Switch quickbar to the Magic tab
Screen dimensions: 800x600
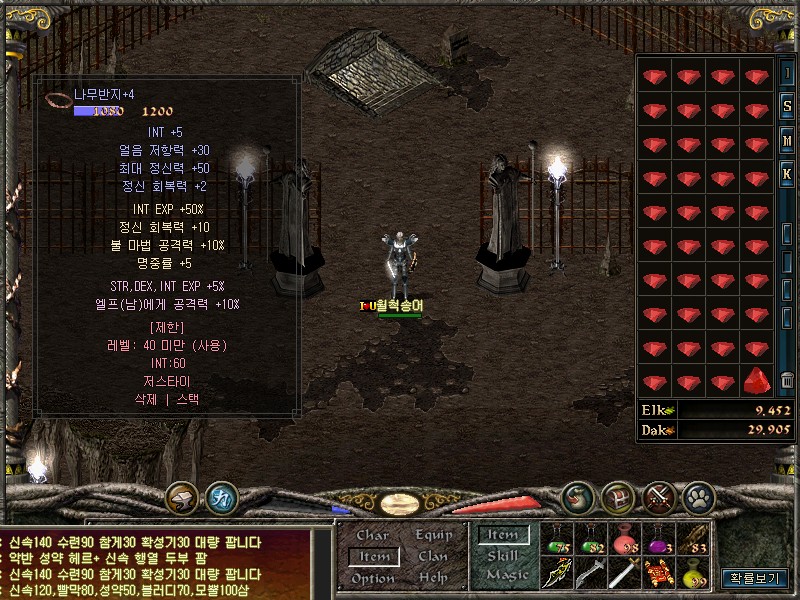[x=503, y=575]
